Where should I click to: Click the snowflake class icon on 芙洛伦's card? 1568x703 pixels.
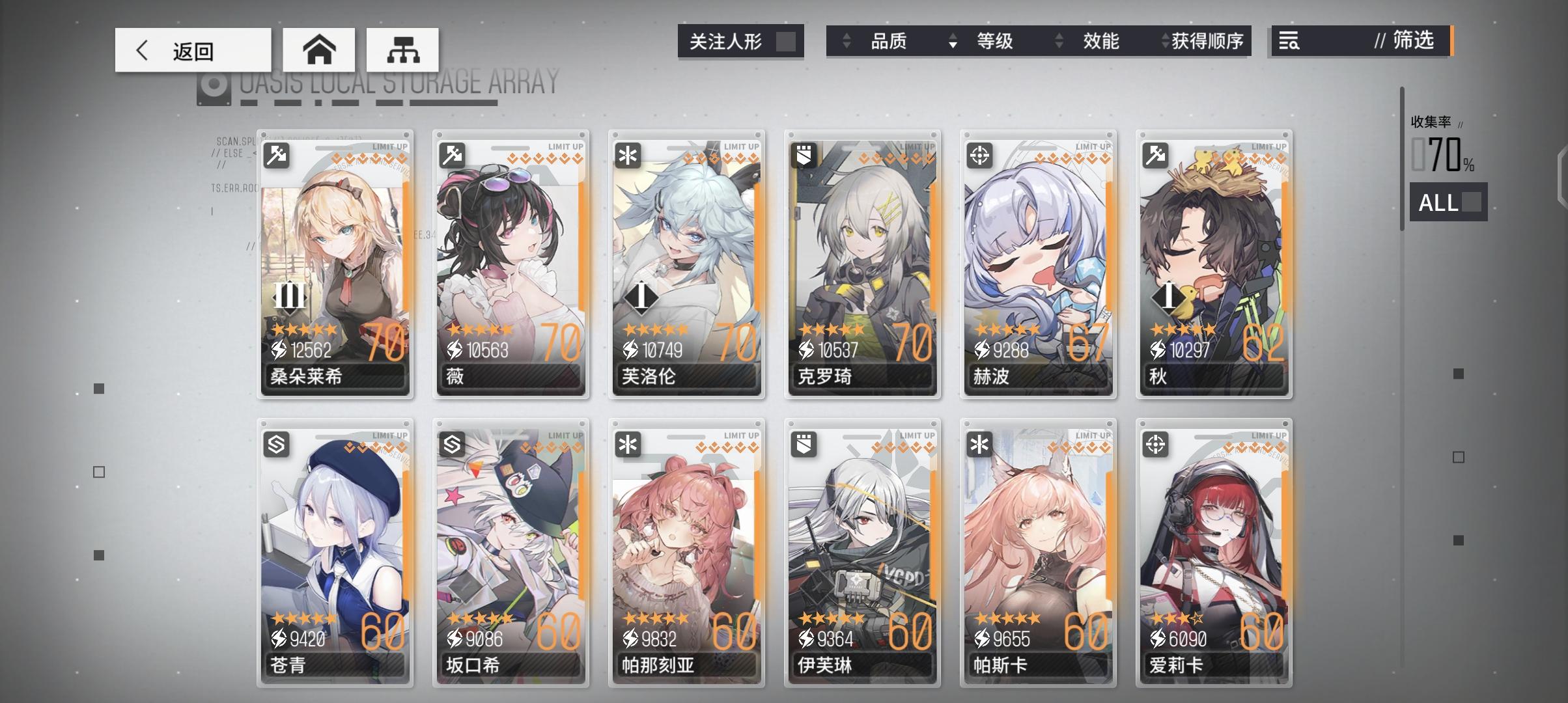[627, 154]
